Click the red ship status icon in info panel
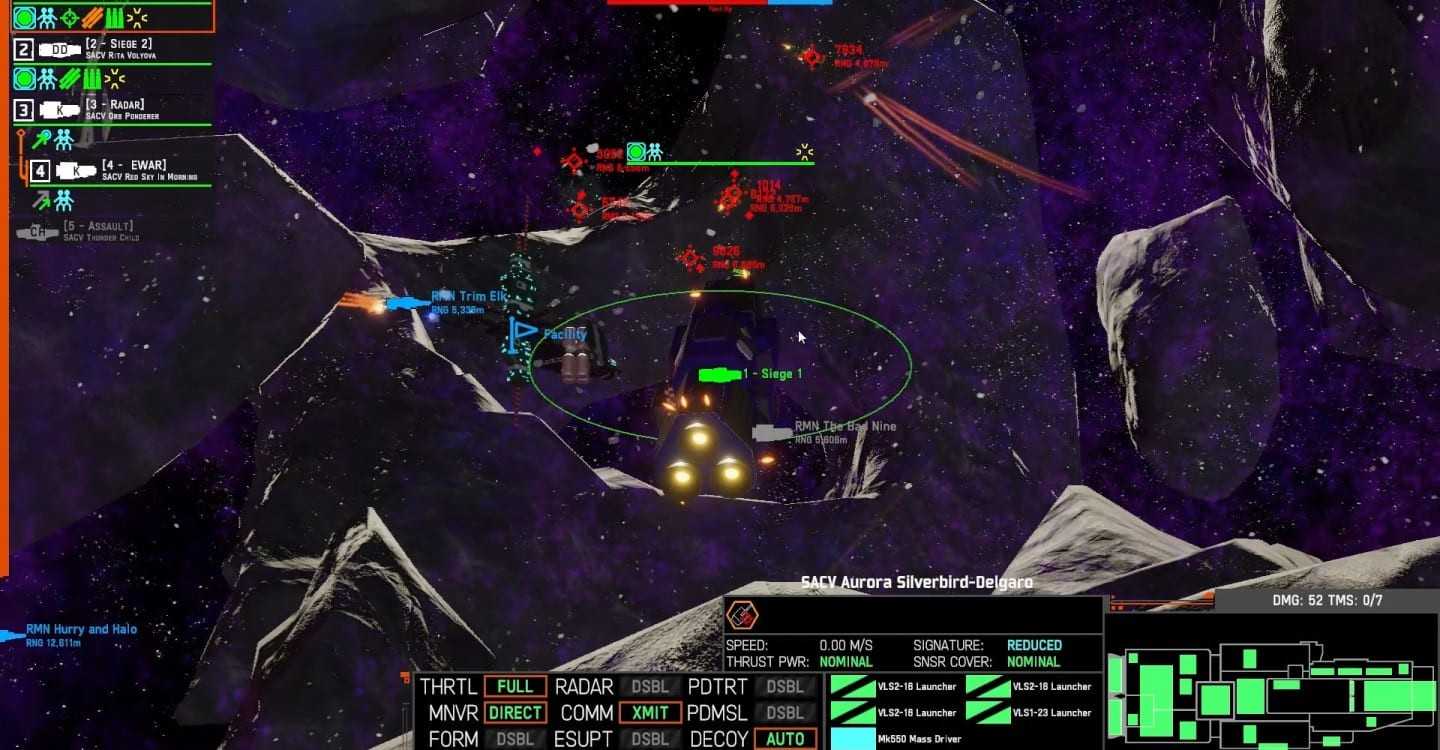The width and height of the screenshot is (1440, 750). tap(741, 613)
